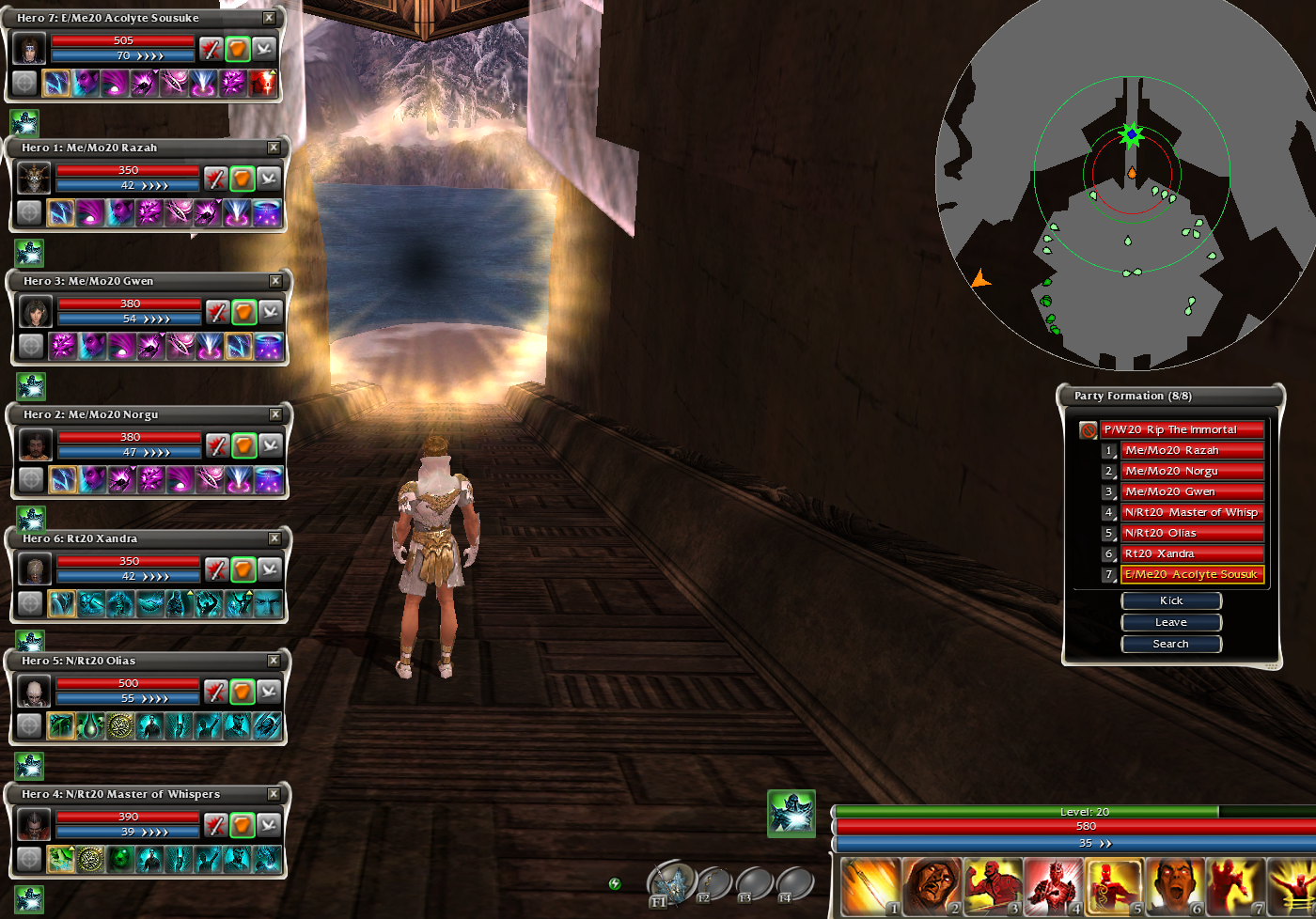Choose N/Rt20 Olias party row
Screen dimensions: 1316x919
point(1191,534)
